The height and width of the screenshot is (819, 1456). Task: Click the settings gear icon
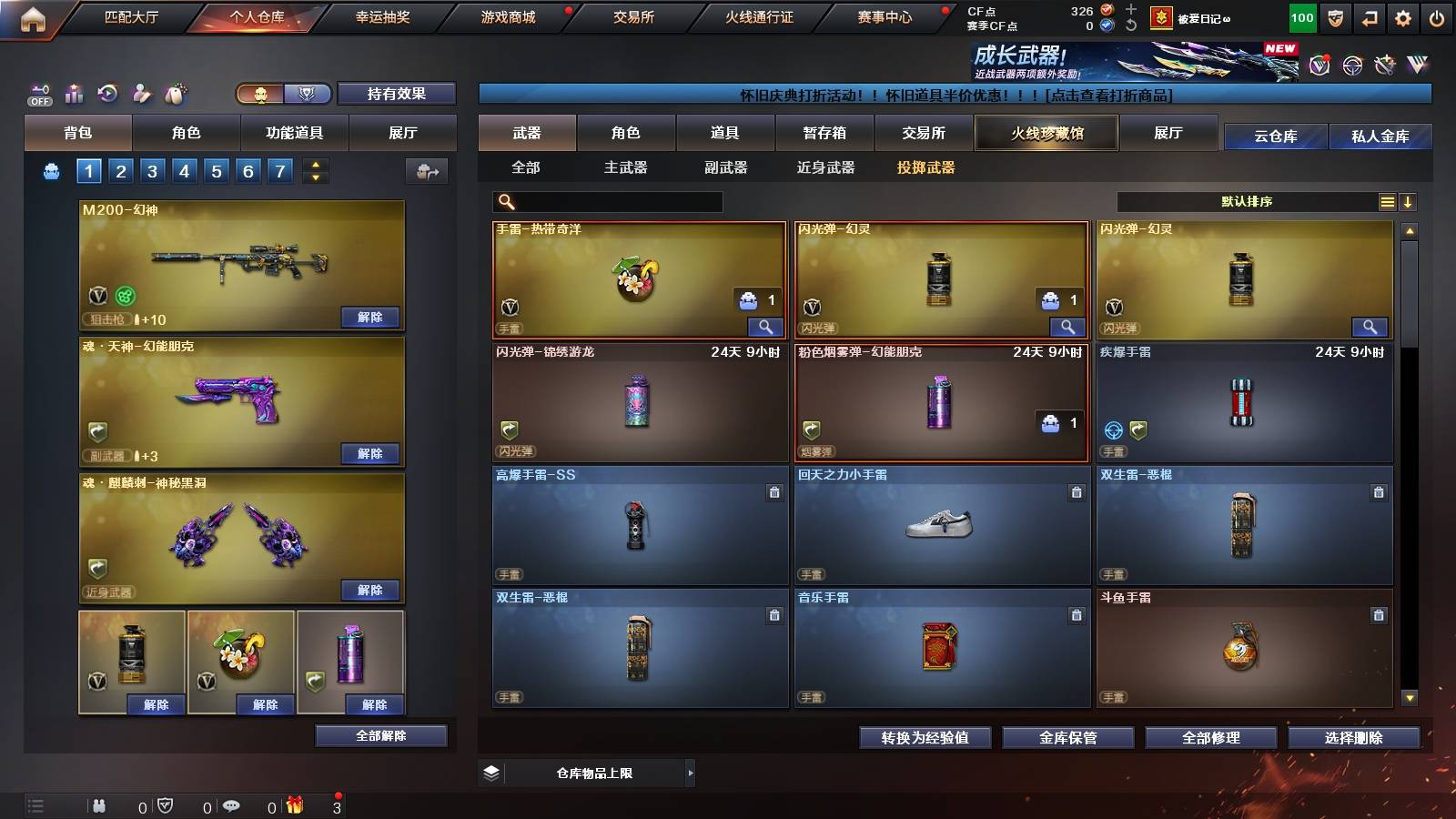pyautogui.click(x=1402, y=17)
